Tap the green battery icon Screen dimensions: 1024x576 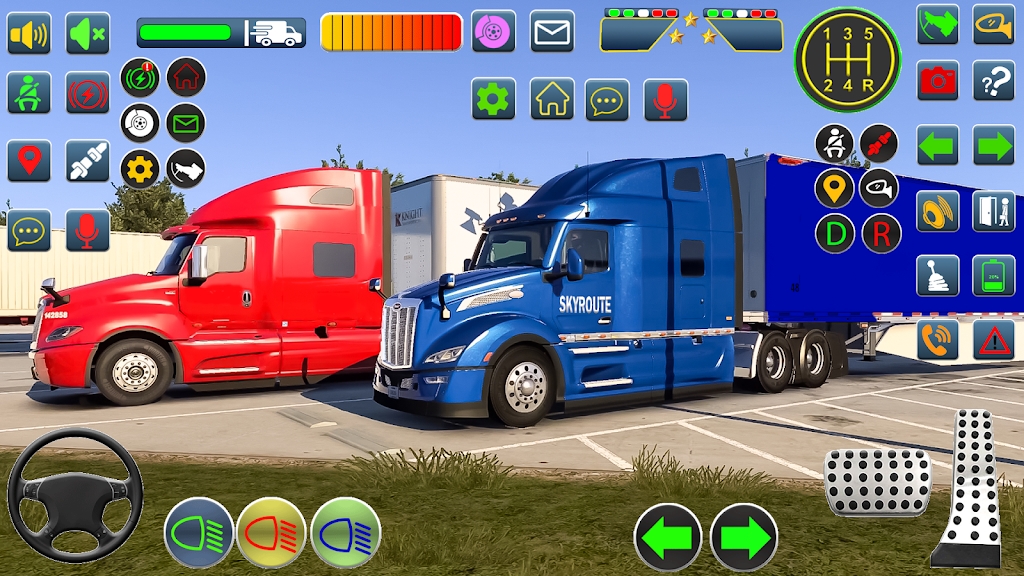(x=994, y=275)
